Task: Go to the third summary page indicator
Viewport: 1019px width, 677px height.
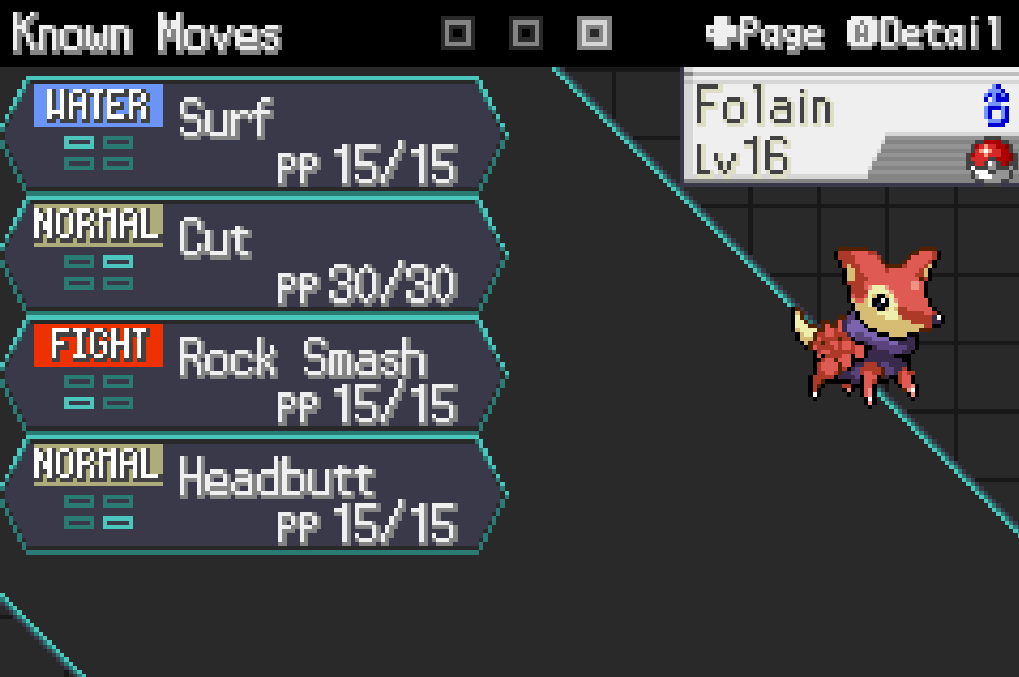Action: (x=594, y=33)
